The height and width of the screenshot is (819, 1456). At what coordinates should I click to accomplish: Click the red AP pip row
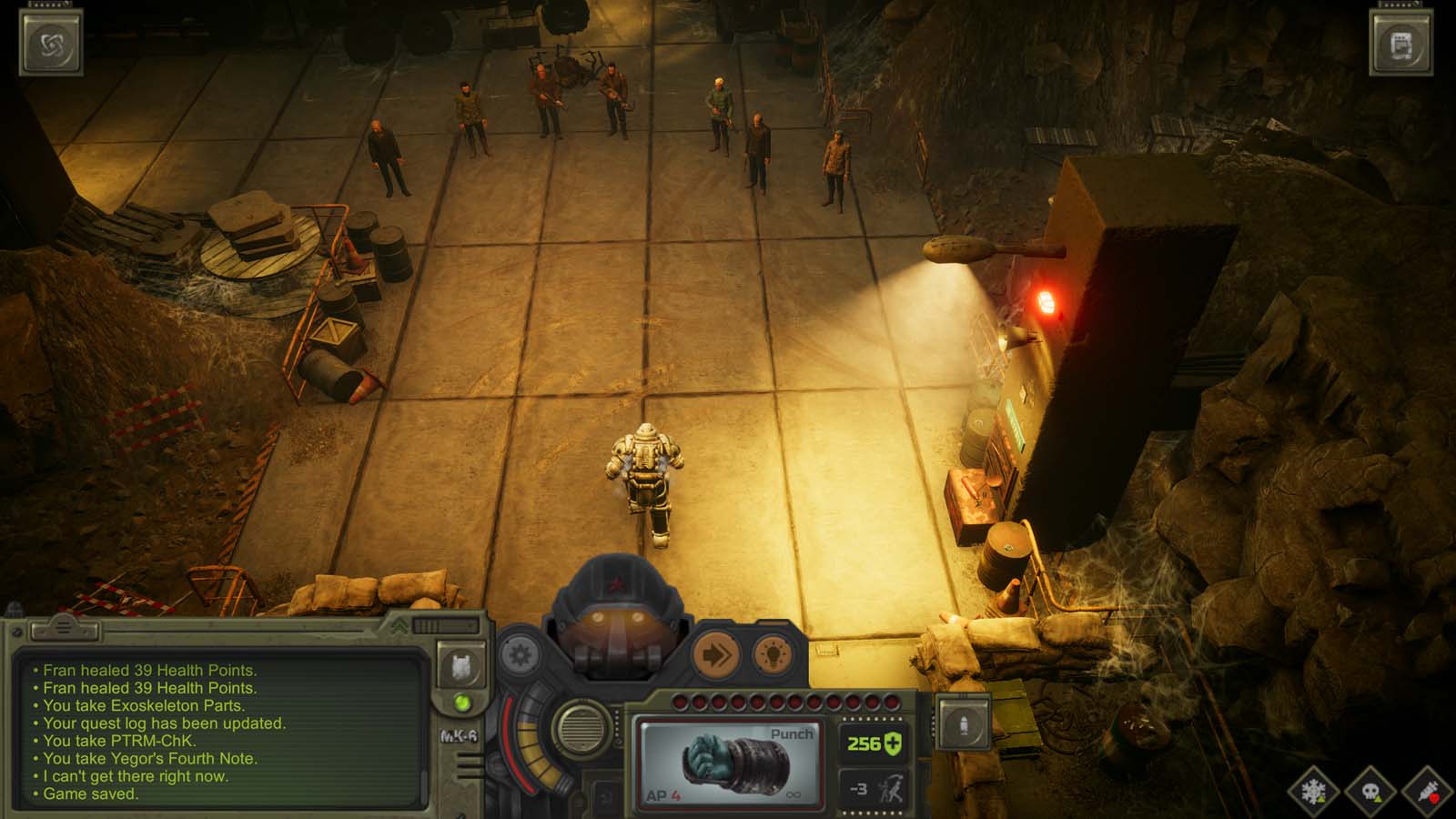pyautogui.click(x=785, y=700)
